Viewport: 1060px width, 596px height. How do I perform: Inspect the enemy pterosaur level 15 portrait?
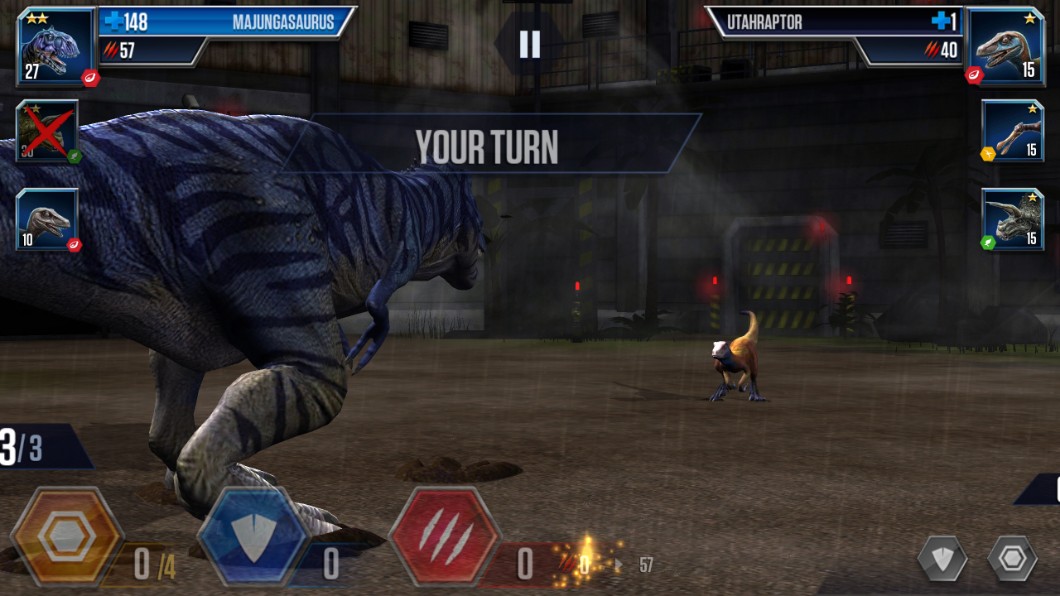(x=1012, y=130)
